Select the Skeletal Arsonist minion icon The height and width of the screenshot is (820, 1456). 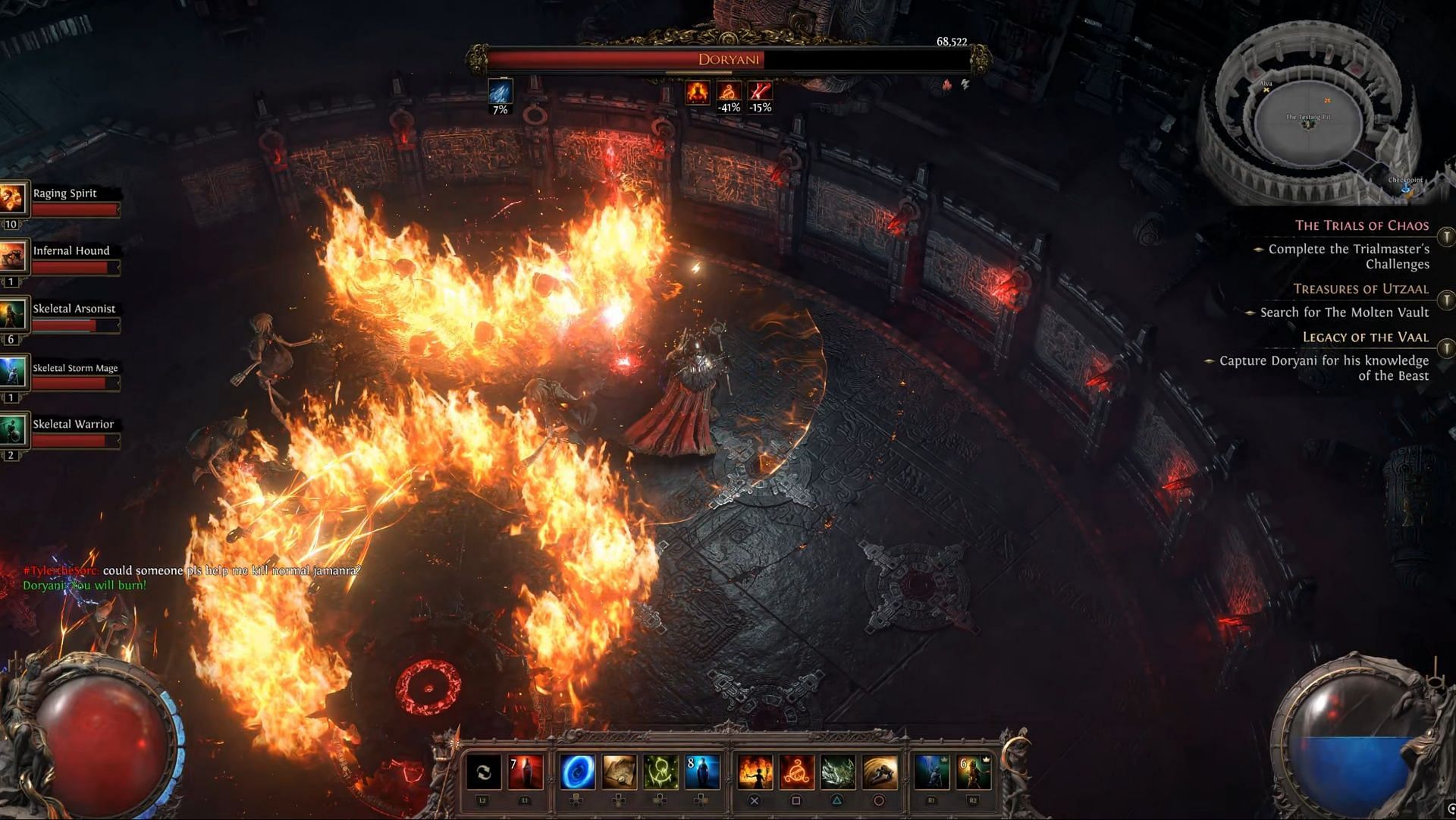click(14, 314)
